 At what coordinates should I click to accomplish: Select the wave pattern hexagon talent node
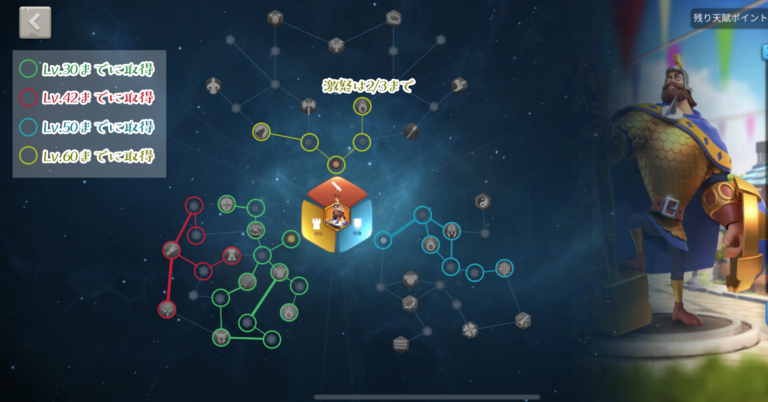click(x=400, y=343)
